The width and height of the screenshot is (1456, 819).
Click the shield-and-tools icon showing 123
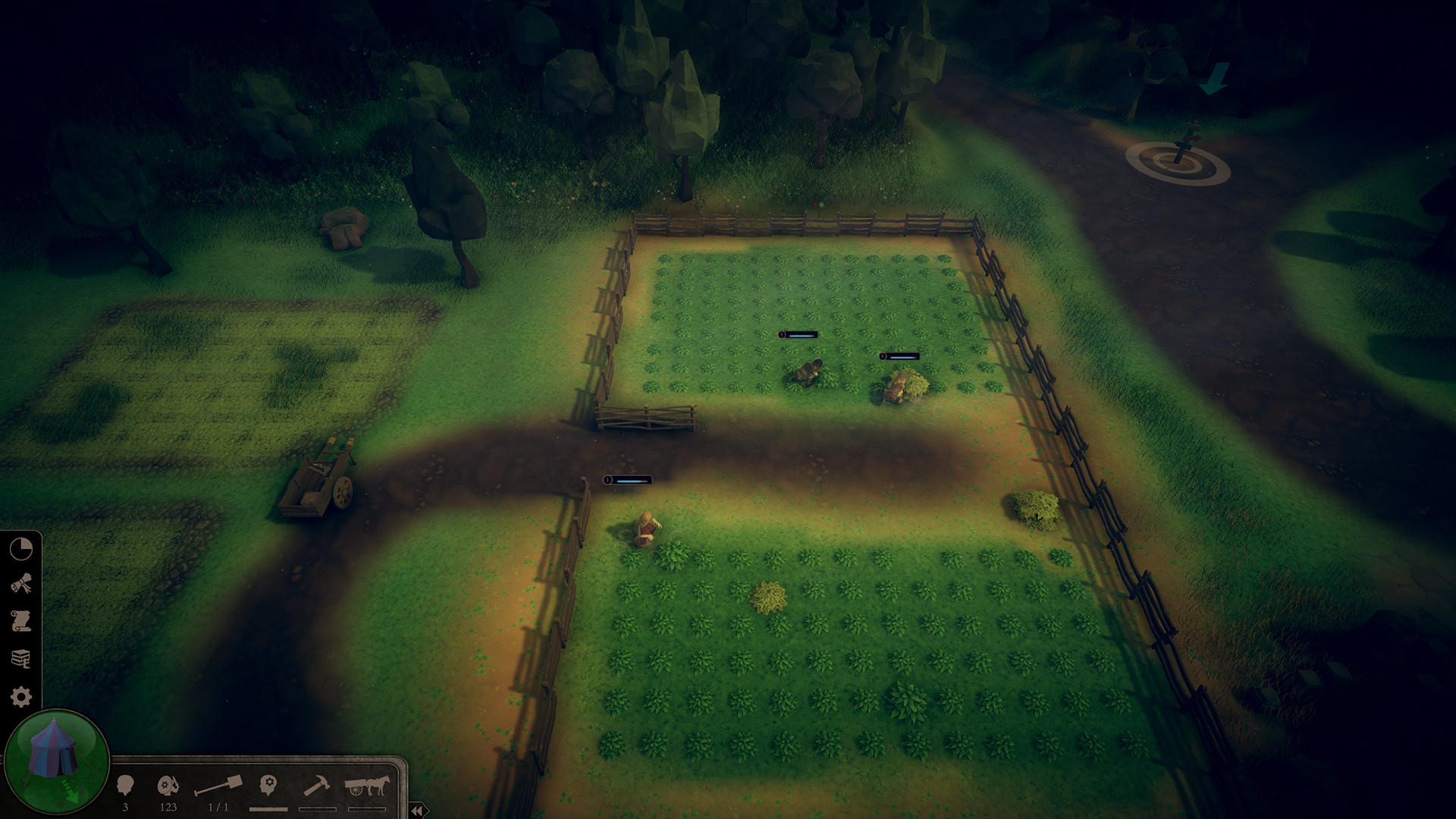[168, 783]
